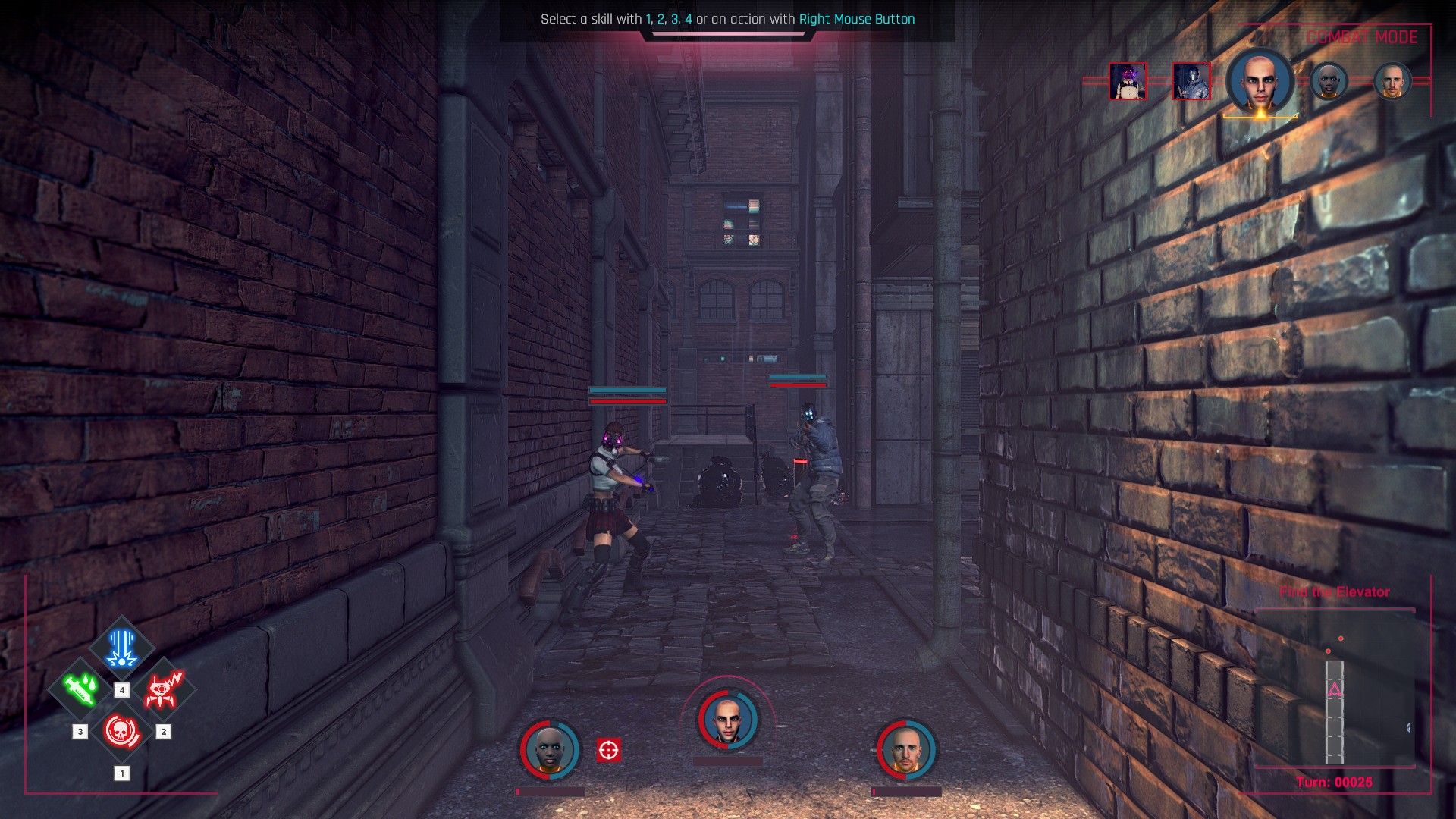
Task: Pick the stubbled man in the turn order
Action: pyautogui.click(x=1392, y=81)
